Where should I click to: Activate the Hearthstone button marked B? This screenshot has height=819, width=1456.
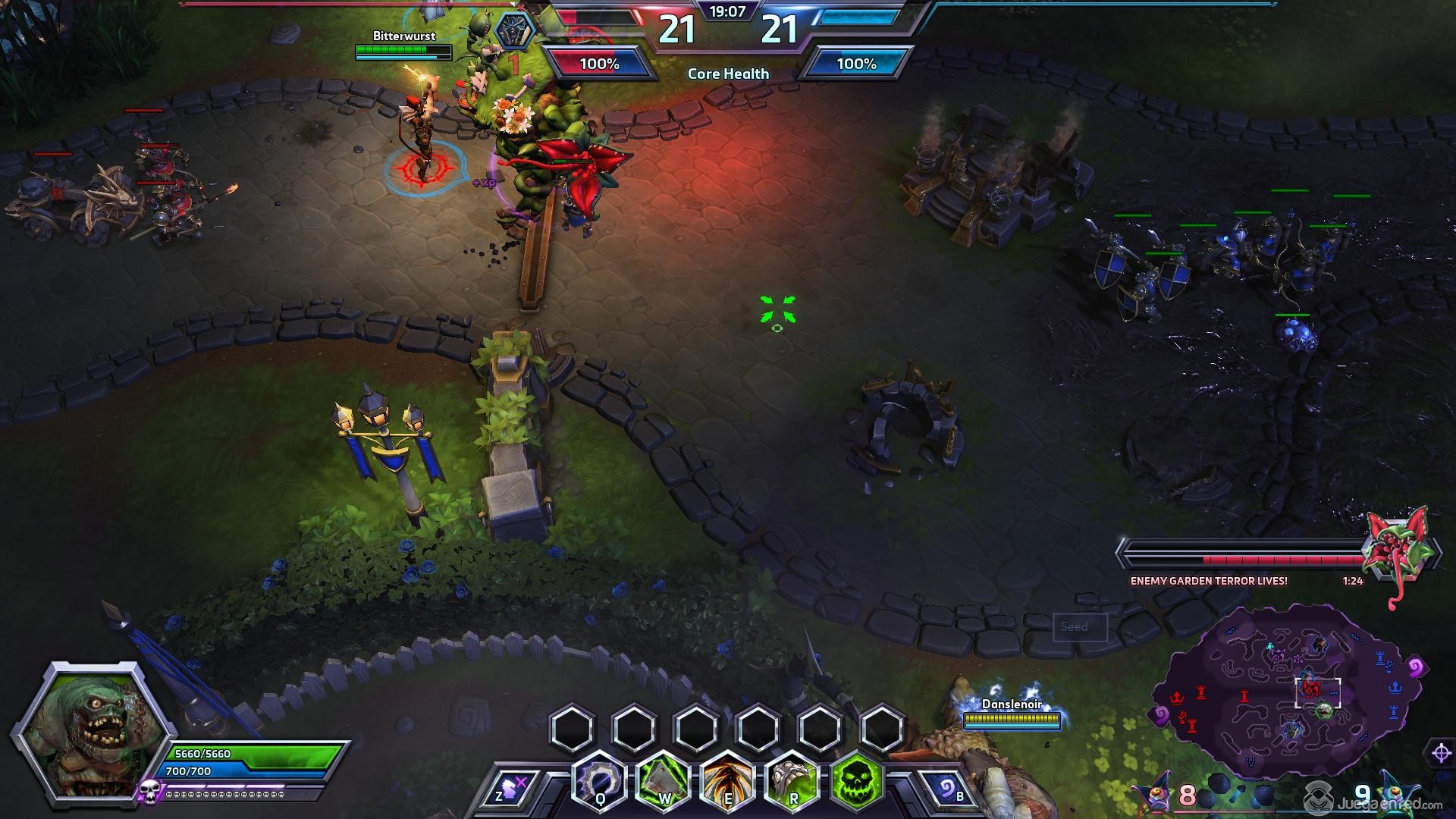[946, 790]
